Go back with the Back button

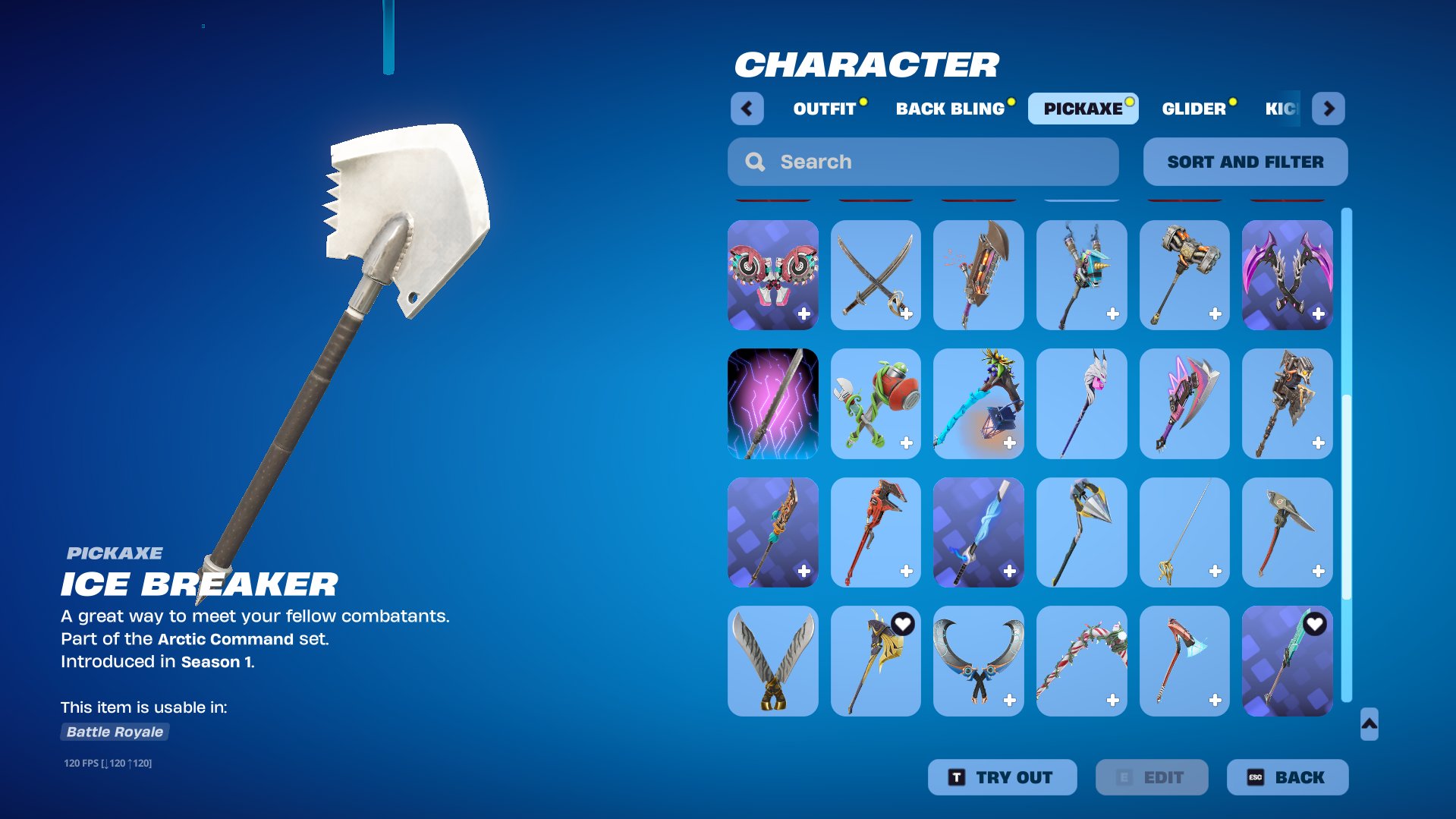pos(1287,777)
